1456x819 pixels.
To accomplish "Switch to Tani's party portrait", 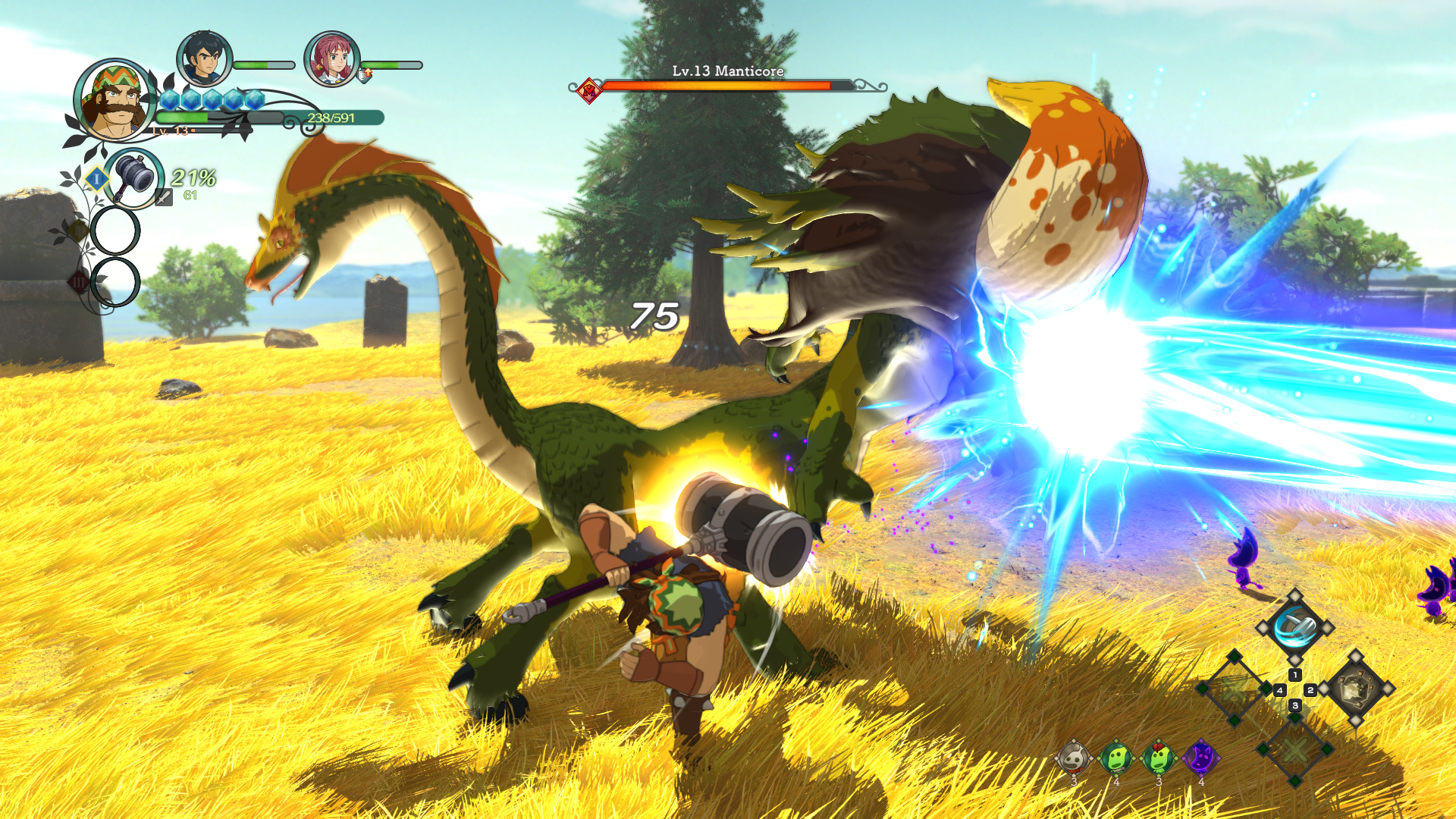I will [x=331, y=59].
